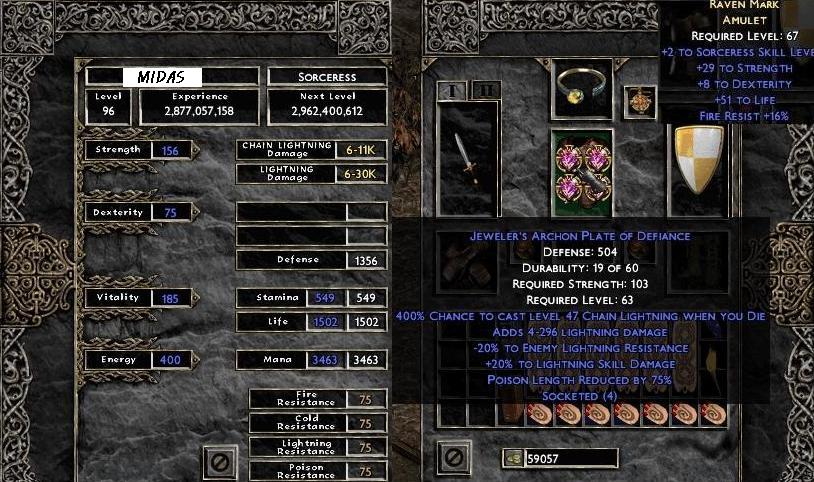Close the inventory panel
Screen dimensions: 814x482
click(x=453, y=458)
